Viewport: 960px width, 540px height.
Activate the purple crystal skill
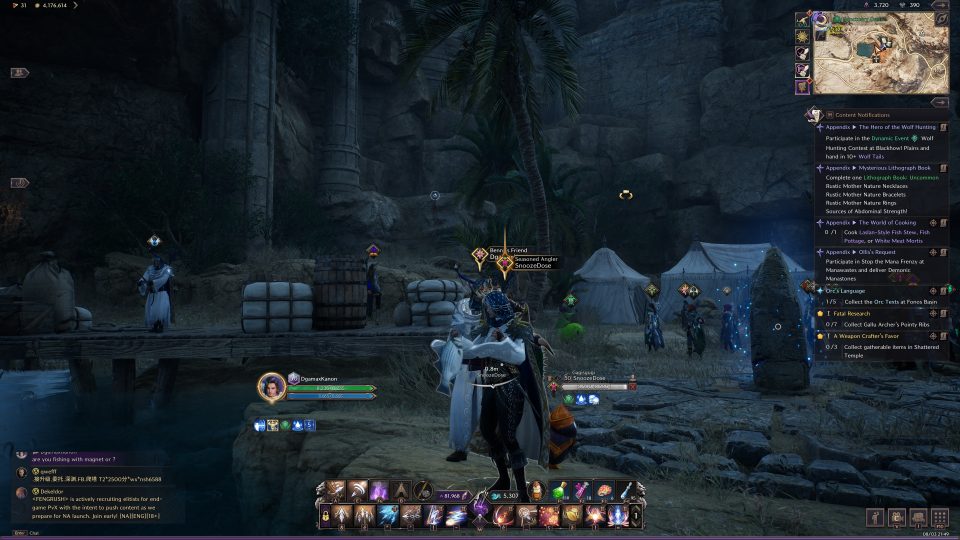380,491
